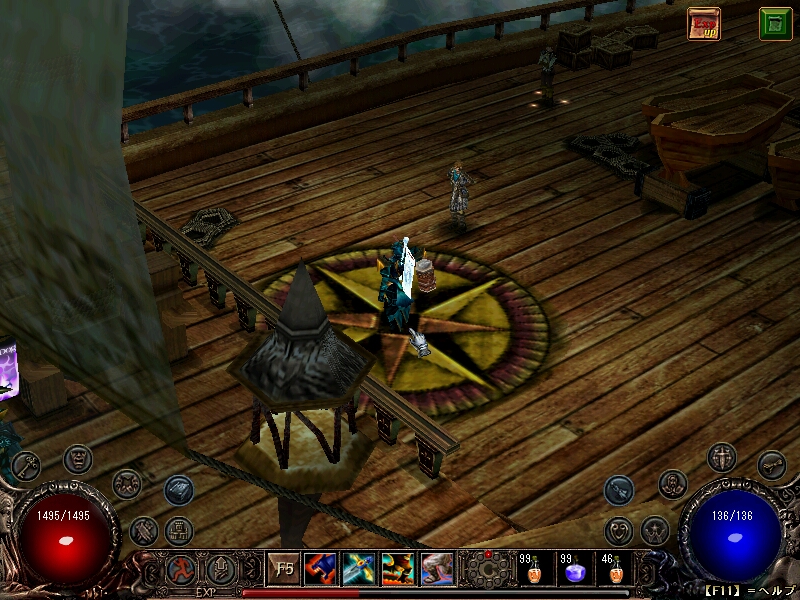Activate the red and blue hammer skill
Image resolution: width=800 pixels, height=600 pixels.
pyautogui.click(x=322, y=570)
